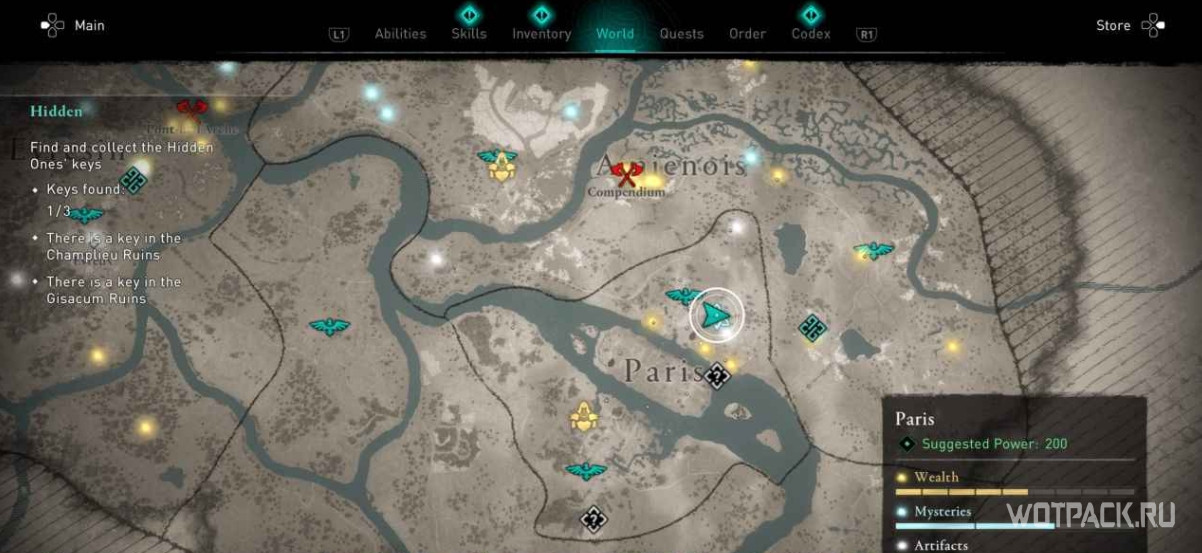Open the Quests tab
Screen dimensions: 1202x553
point(681,33)
